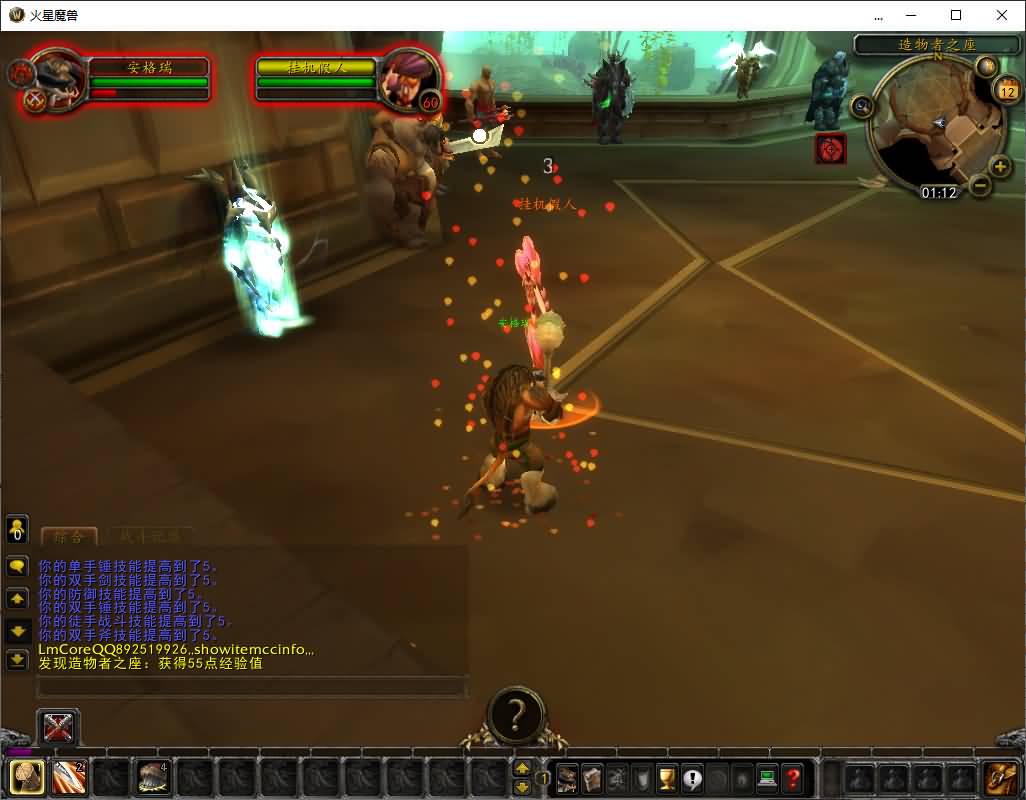This screenshot has width=1026, height=800.
Task: Toggle the minimap tracking magnifier button
Action: pos(861,105)
